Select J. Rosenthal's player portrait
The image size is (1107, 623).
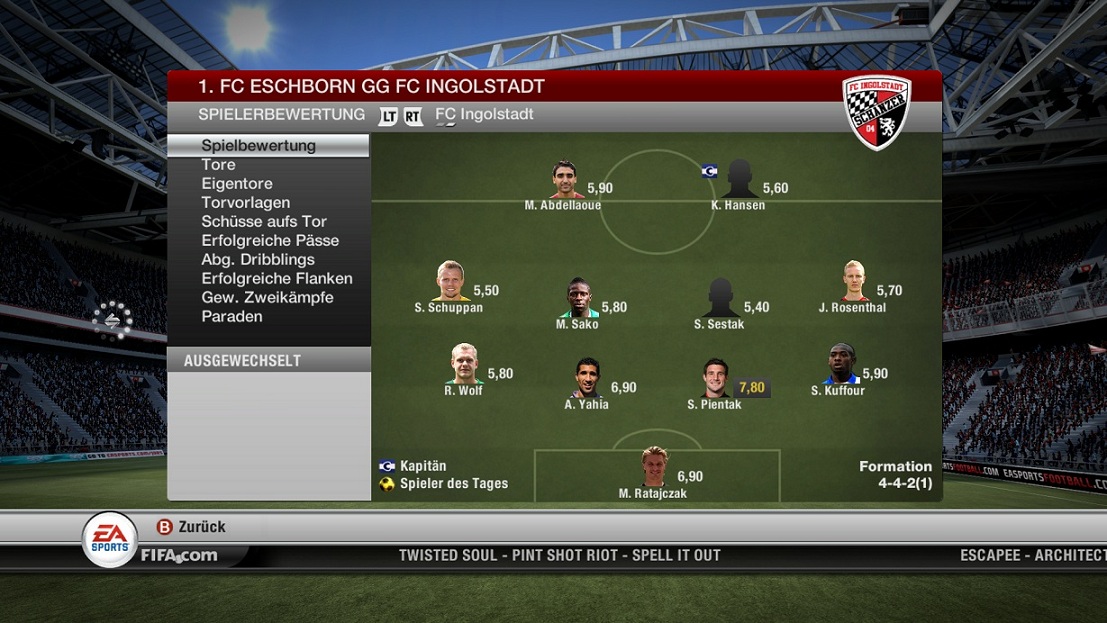pyautogui.click(x=854, y=282)
